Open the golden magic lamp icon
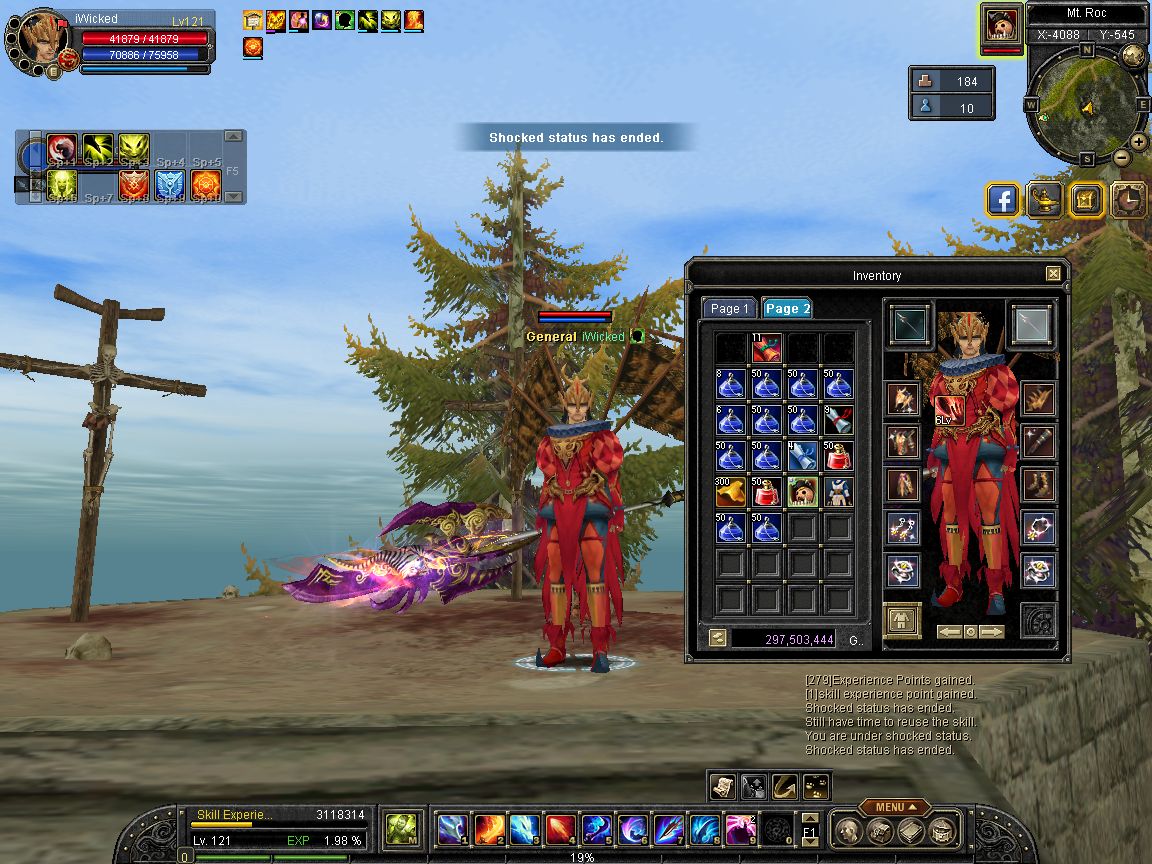Screen dimensions: 1152x864 coord(1045,200)
